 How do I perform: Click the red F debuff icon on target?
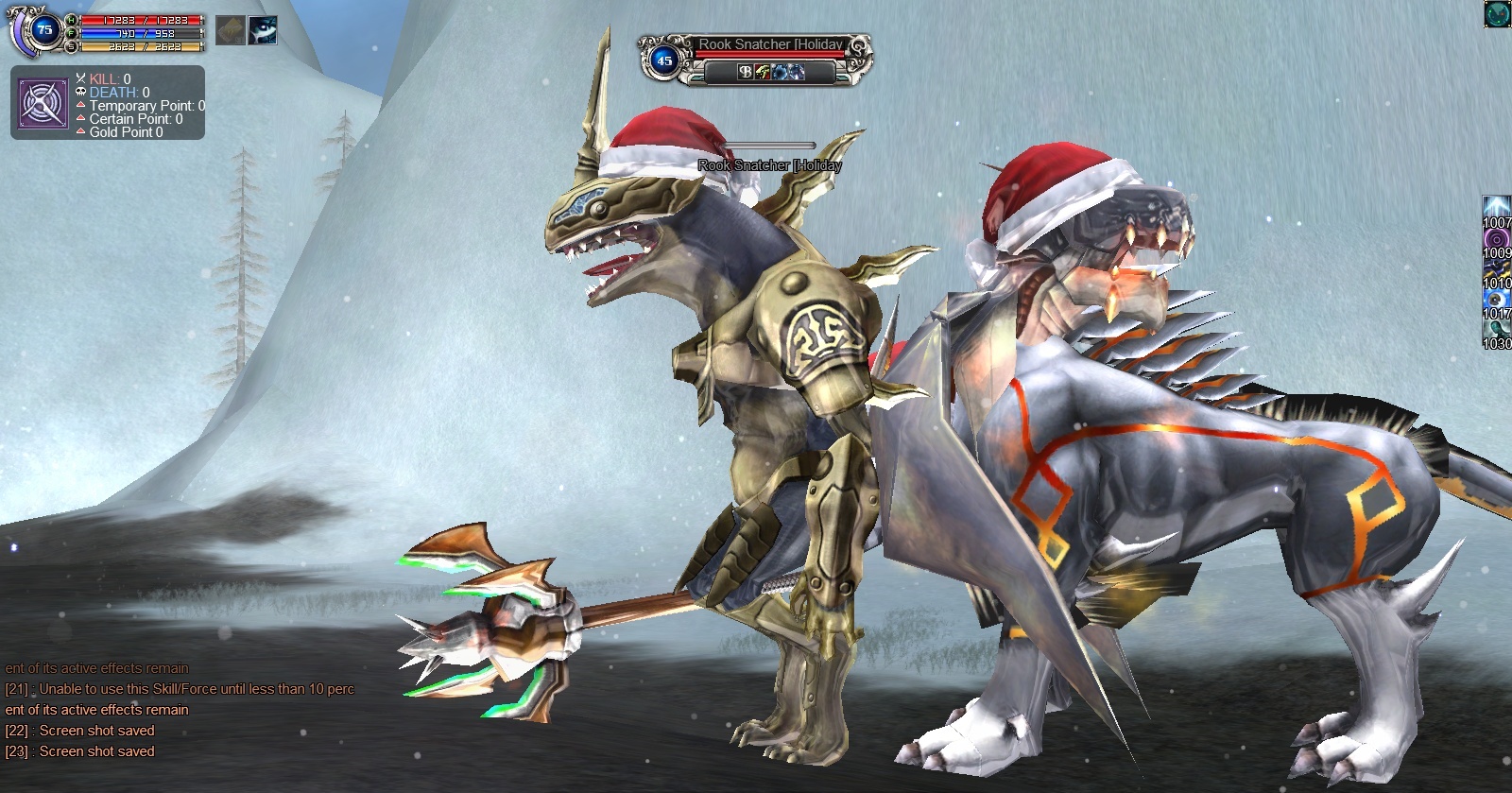tap(762, 72)
